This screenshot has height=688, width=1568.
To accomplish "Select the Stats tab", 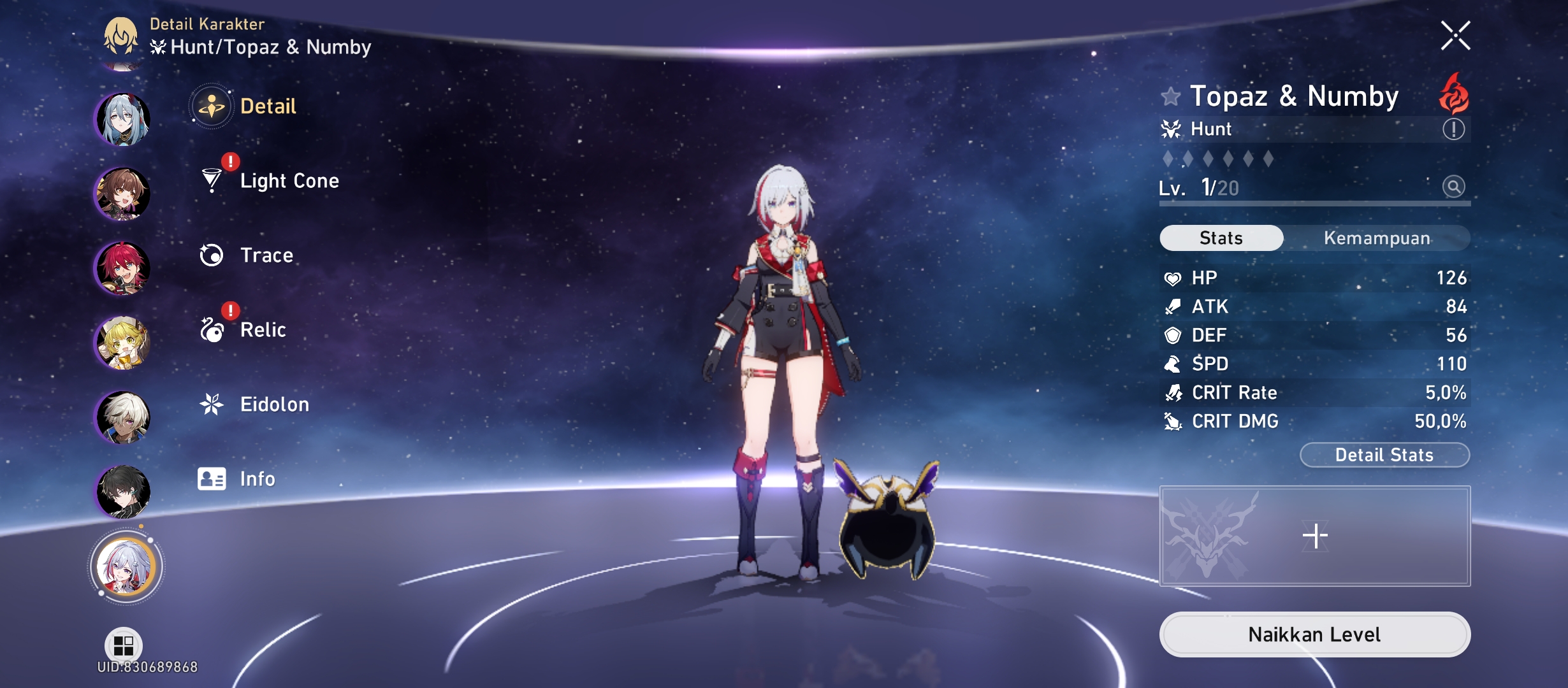I will tap(1221, 237).
